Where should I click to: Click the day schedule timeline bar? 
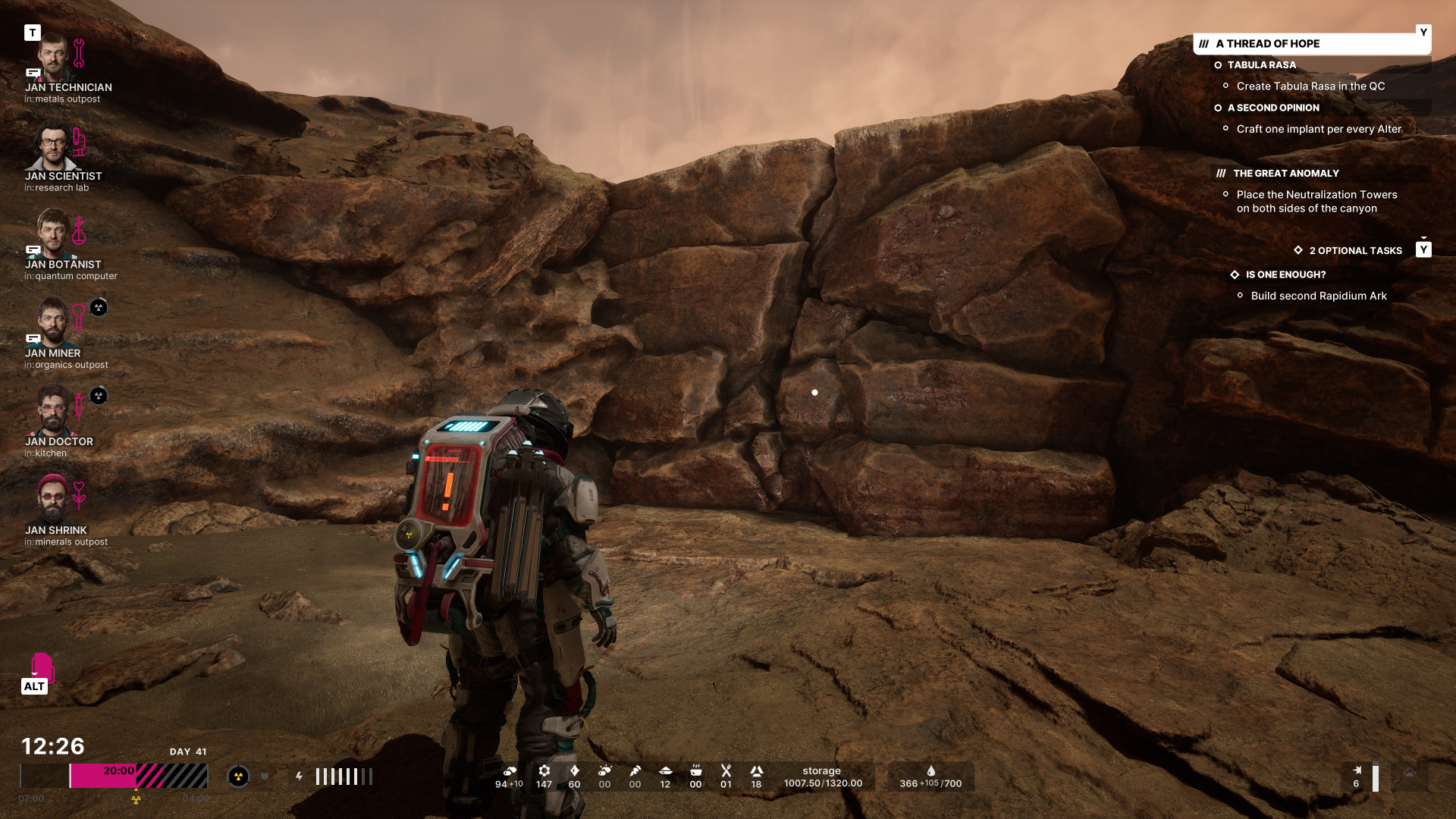114,776
